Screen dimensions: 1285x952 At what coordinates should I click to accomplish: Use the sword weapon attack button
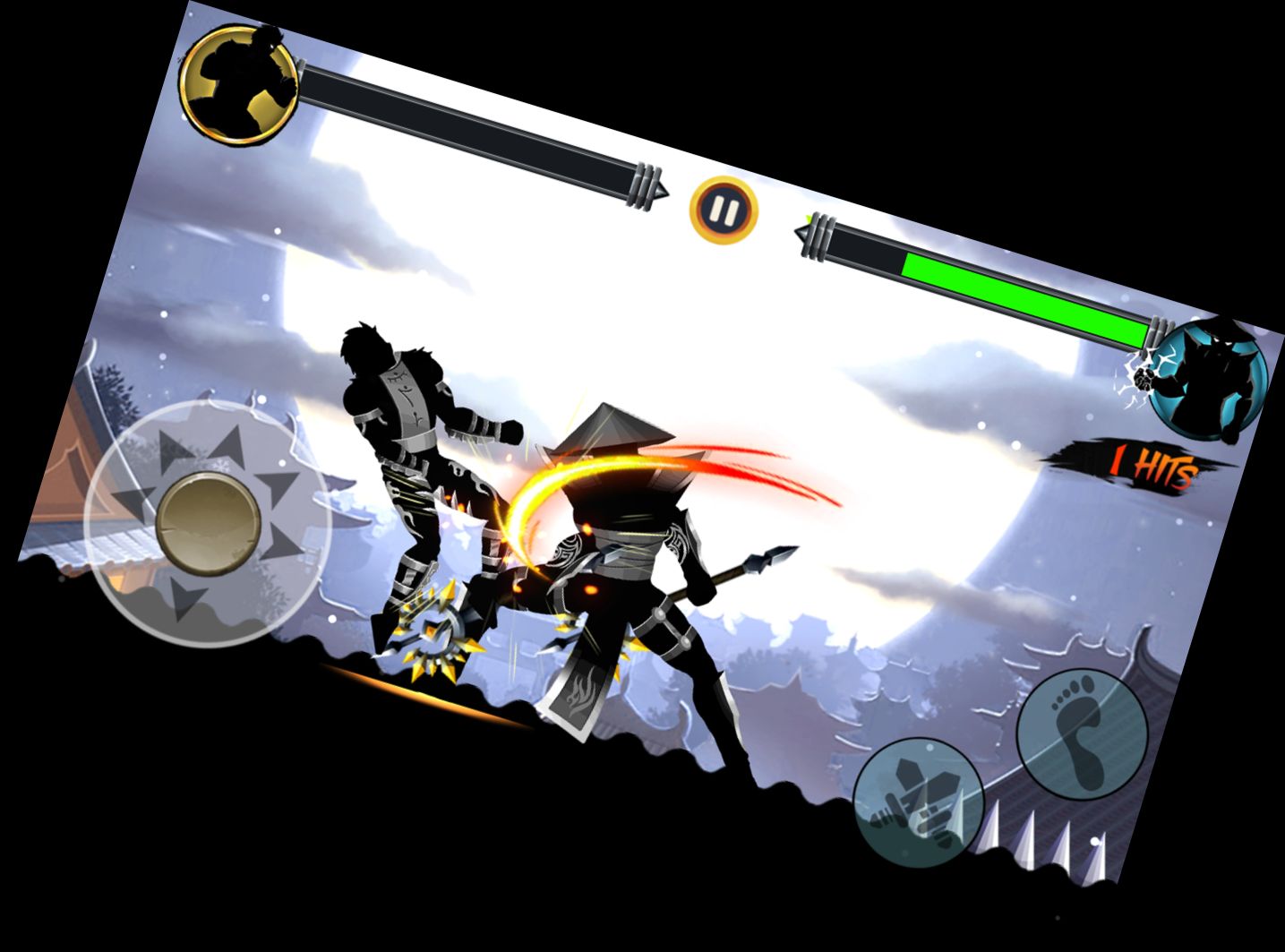tap(919, 802)
